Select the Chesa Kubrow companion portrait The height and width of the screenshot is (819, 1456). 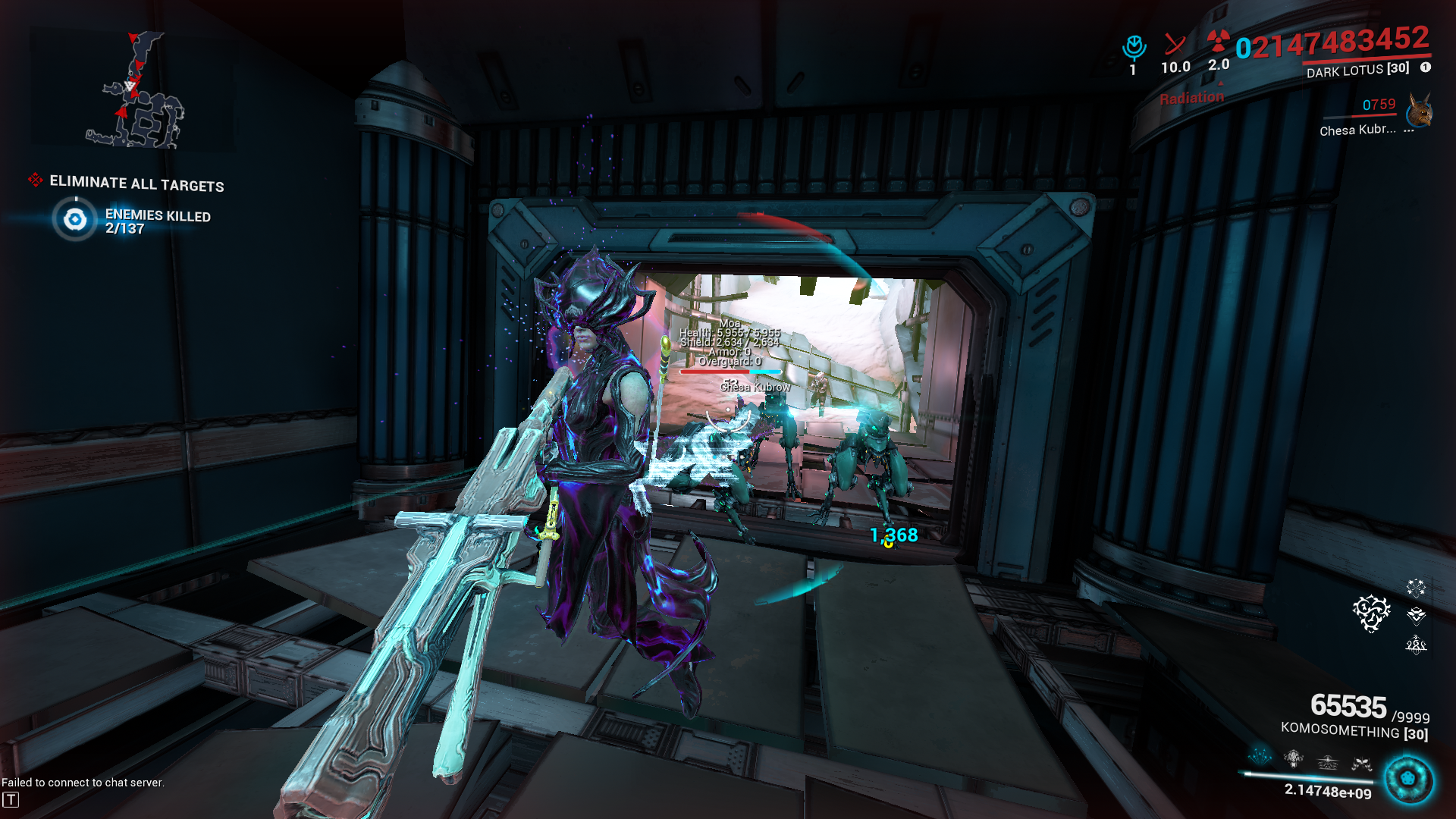1418,112
